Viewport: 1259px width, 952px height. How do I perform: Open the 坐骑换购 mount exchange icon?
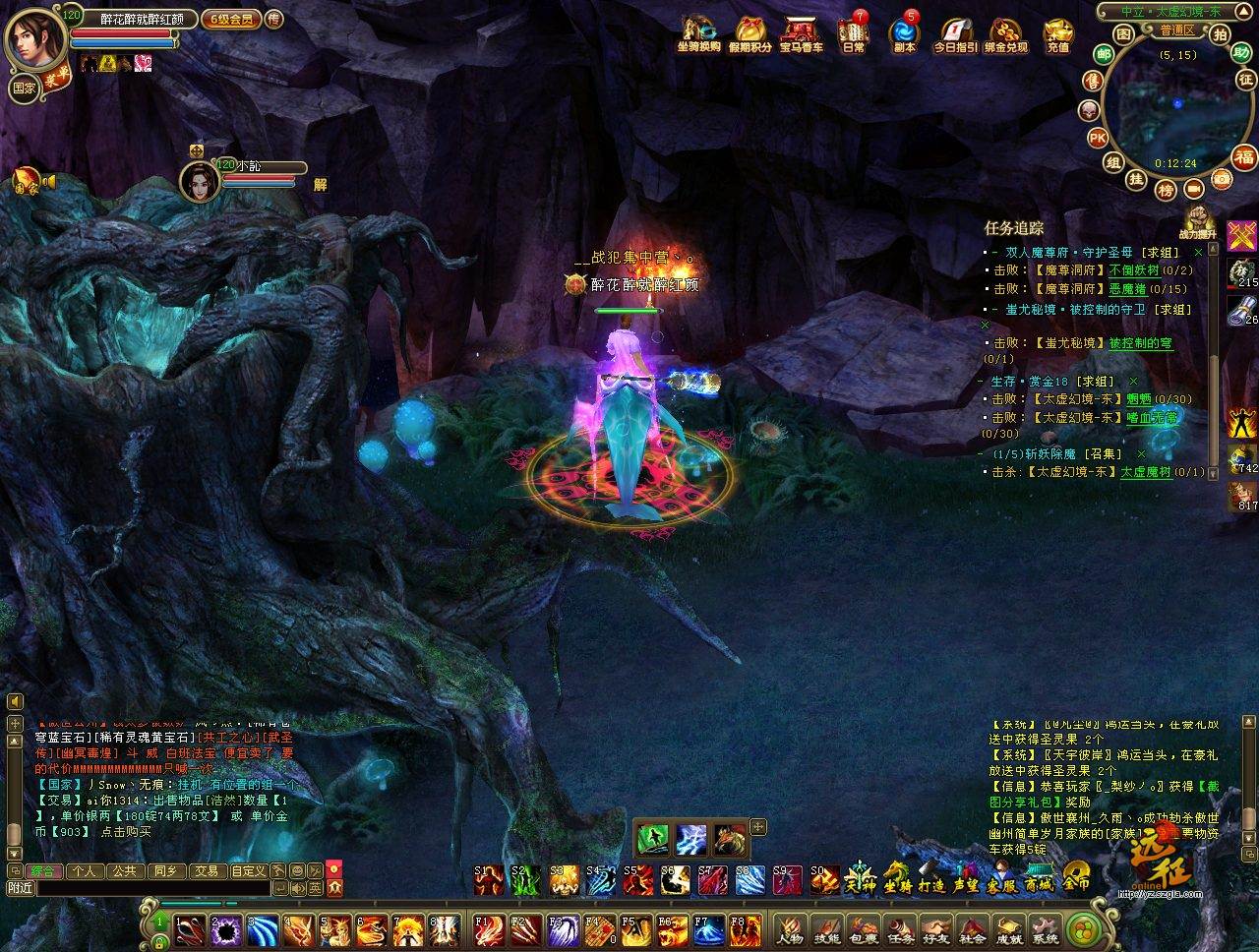[x=698, y=33]
